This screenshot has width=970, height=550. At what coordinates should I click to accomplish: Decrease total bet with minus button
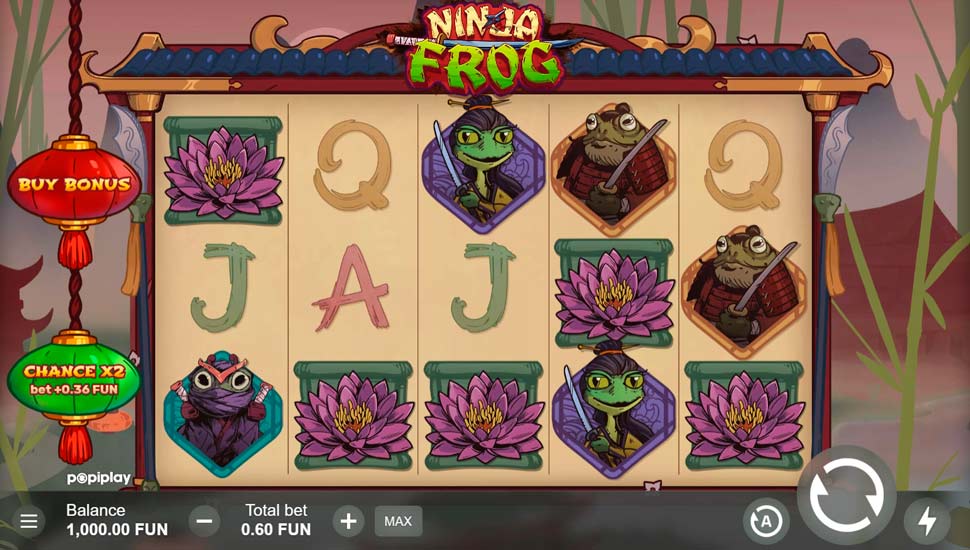[204, 521]
